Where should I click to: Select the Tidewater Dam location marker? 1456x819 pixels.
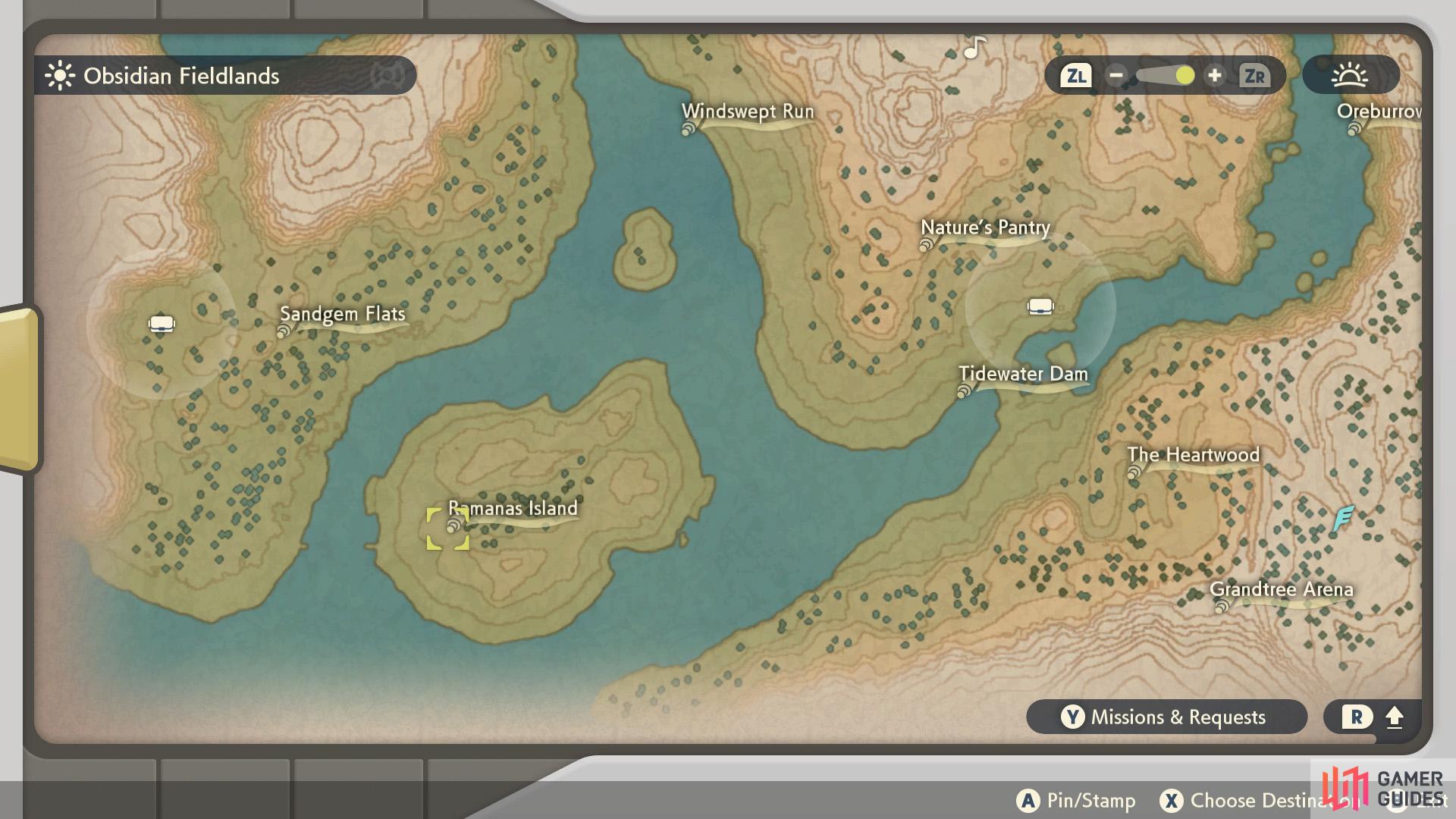point(963,391)
